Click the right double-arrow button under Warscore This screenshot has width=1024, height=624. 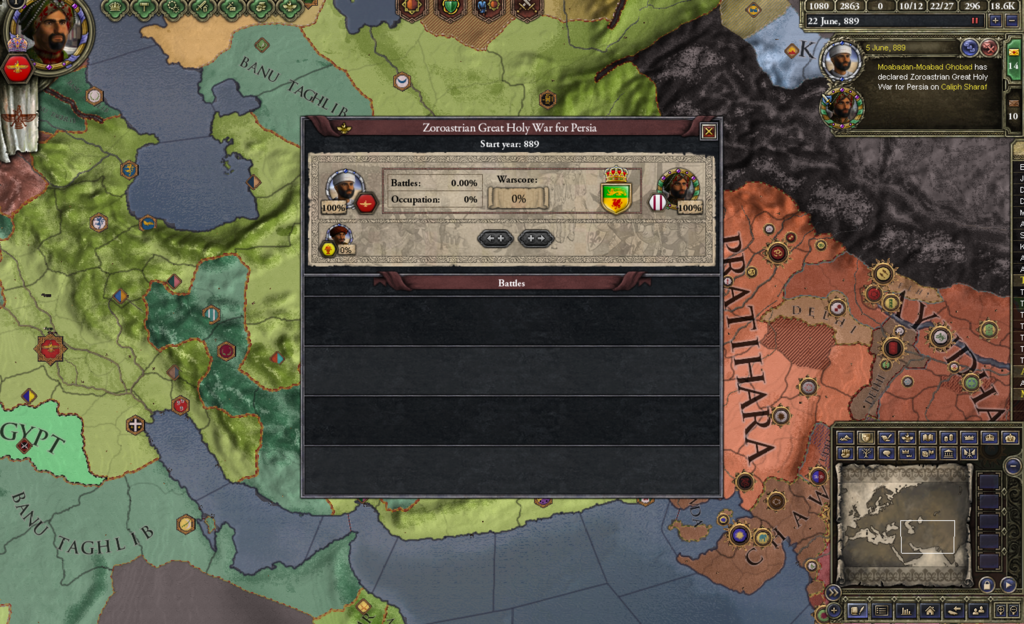[536, 238]
